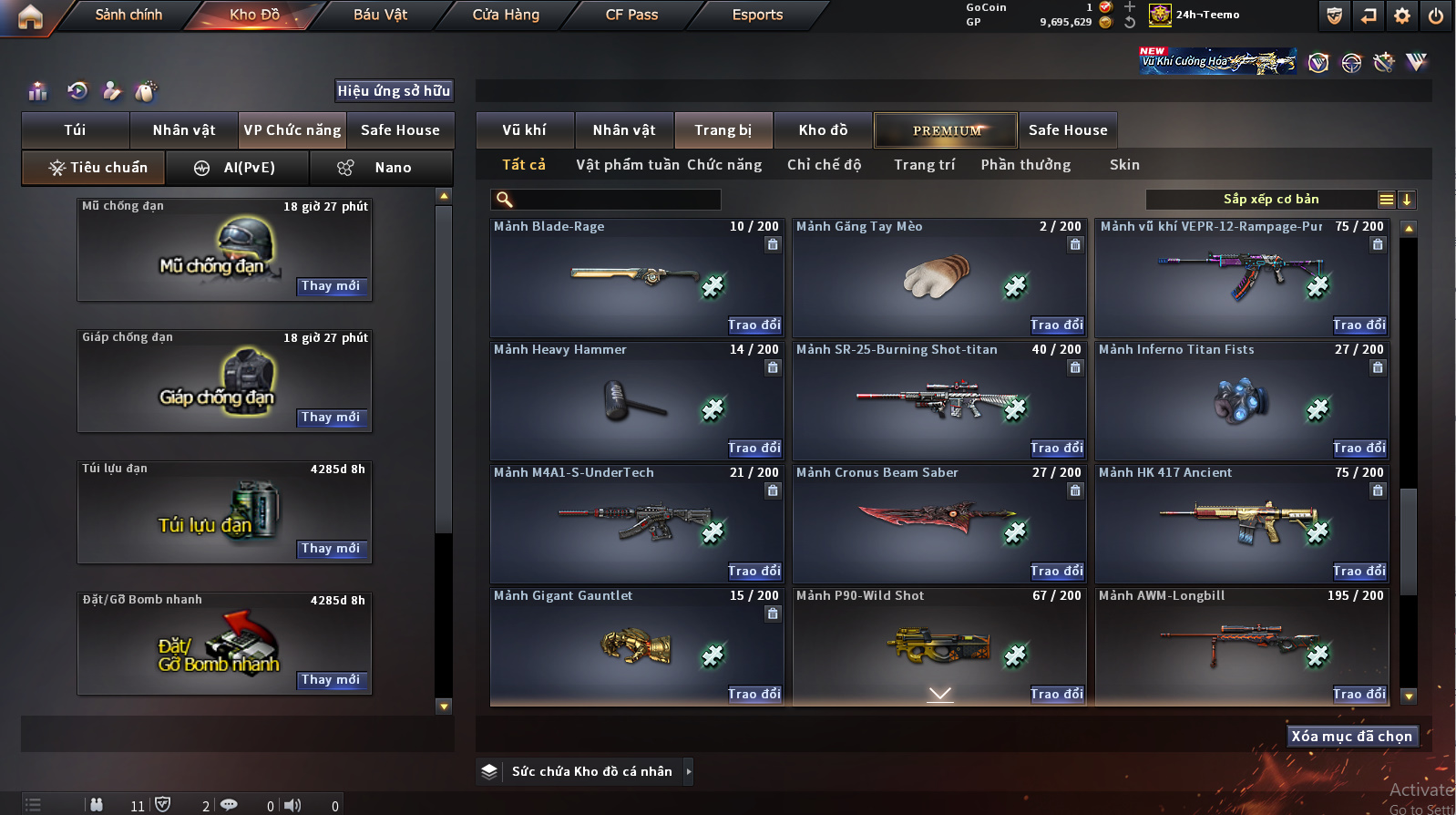The width and height of the screenshot is (1456, 815).
Task: Open Sắp xếp cơ bản sort dropdown
Action: (1271, 200)
